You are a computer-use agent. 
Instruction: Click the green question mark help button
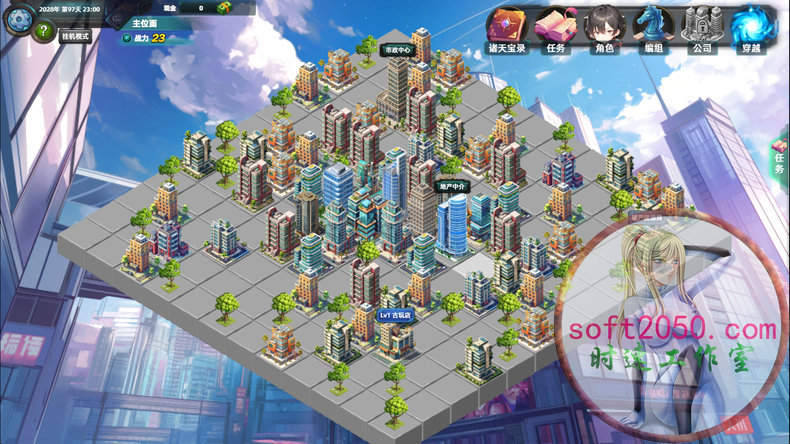42,31
